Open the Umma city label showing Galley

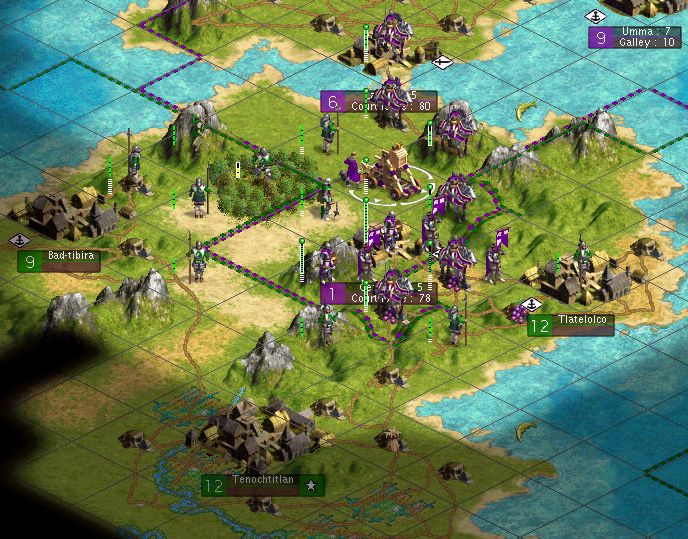[635, 37]
